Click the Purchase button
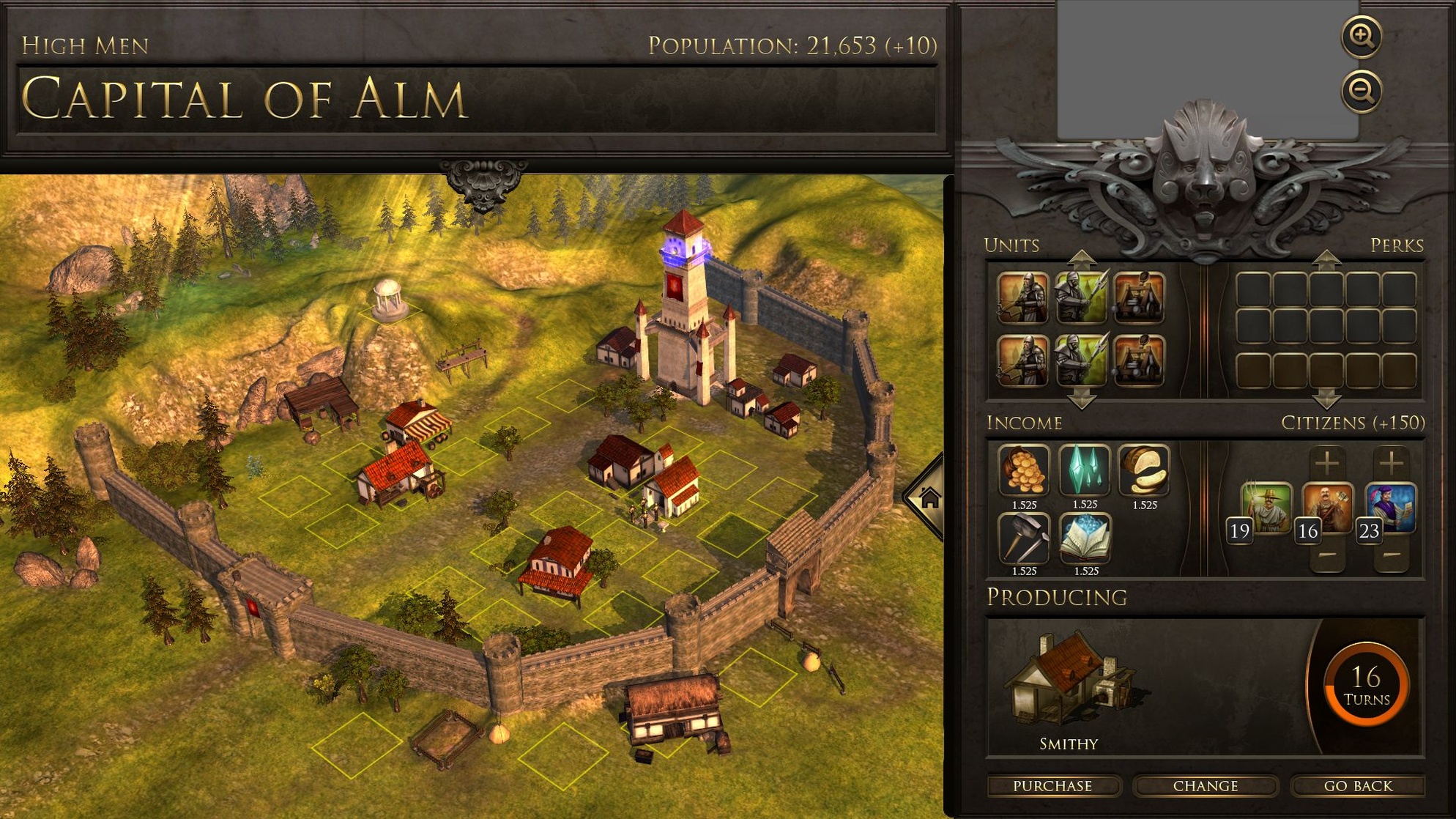Image resolution: width=1456 pixels, height=819 pixels. tap(1052, 786)
